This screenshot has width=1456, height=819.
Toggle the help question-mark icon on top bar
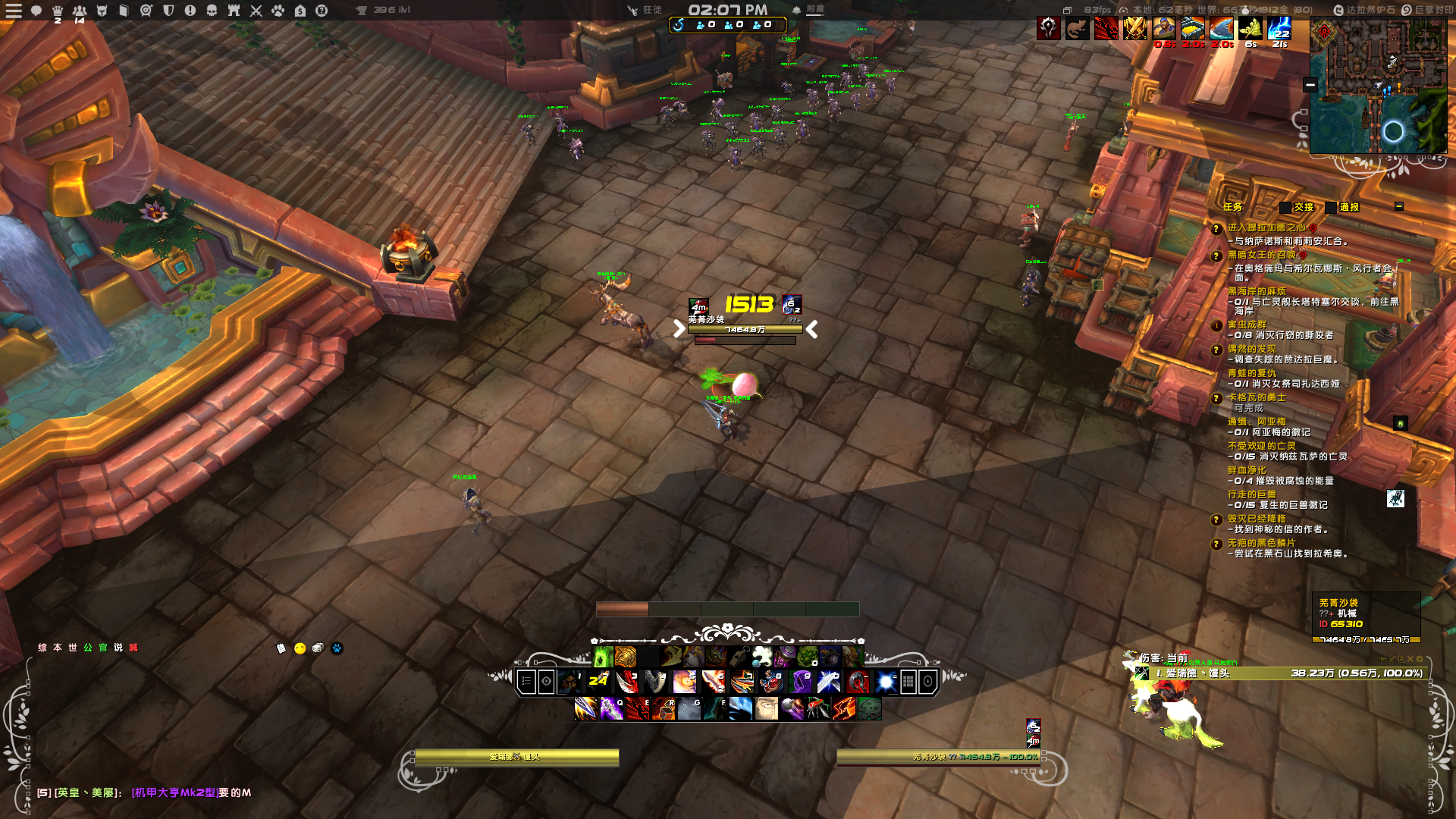[x=321, y=11]
